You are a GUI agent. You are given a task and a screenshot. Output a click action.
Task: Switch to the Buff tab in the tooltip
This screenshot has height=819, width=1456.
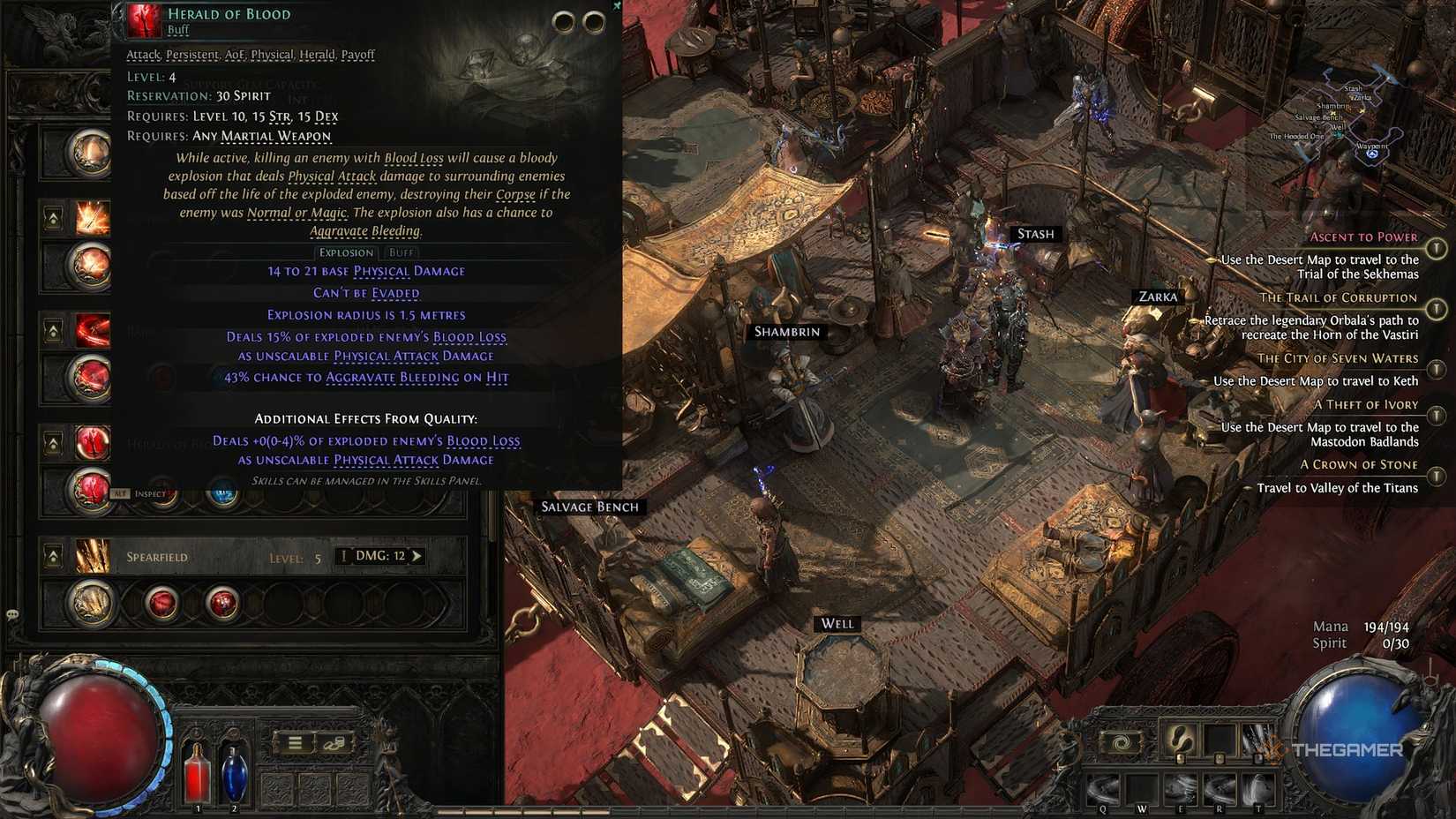pos(402,252)
